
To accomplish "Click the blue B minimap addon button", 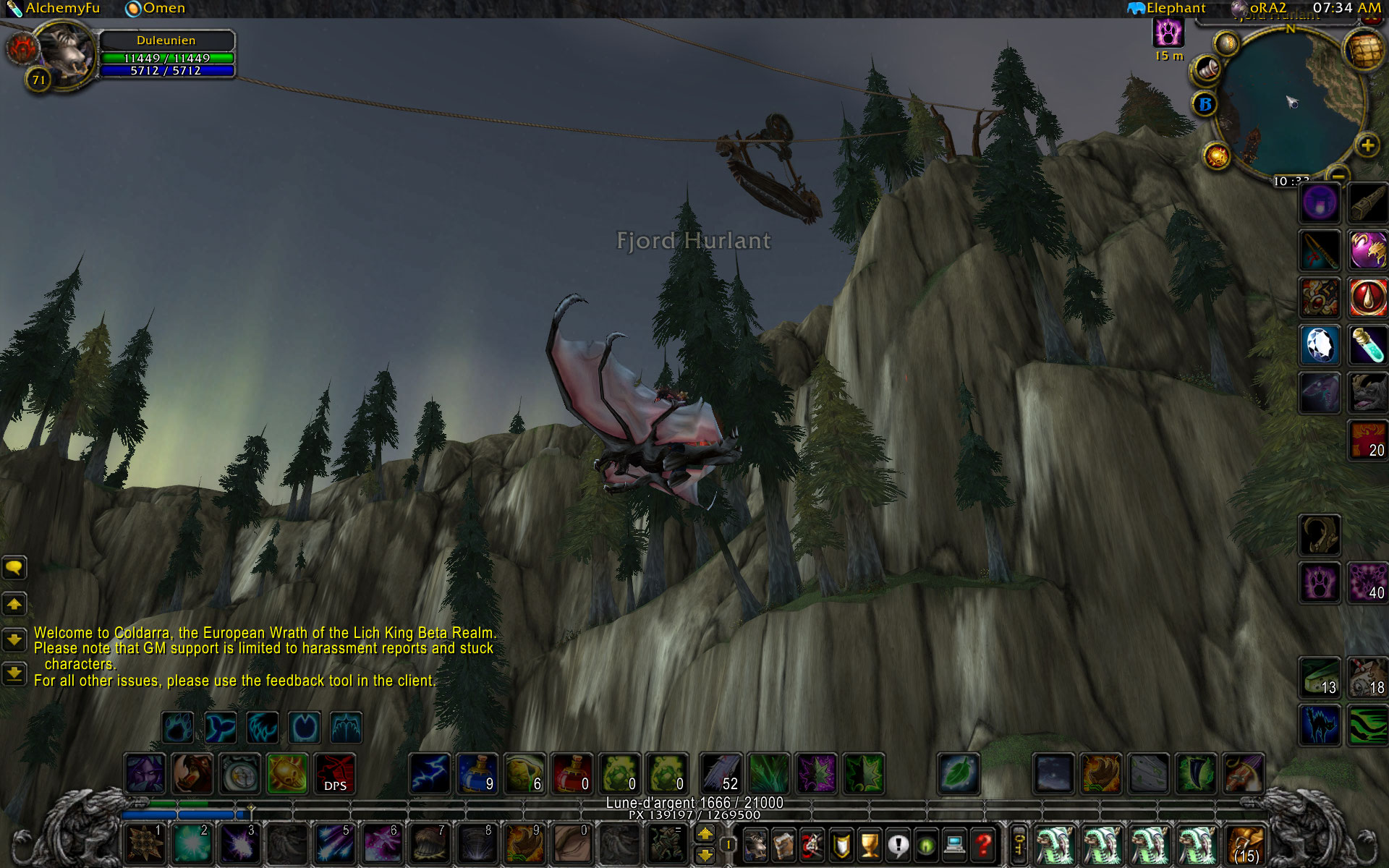I will click(x=1205, y=105).
